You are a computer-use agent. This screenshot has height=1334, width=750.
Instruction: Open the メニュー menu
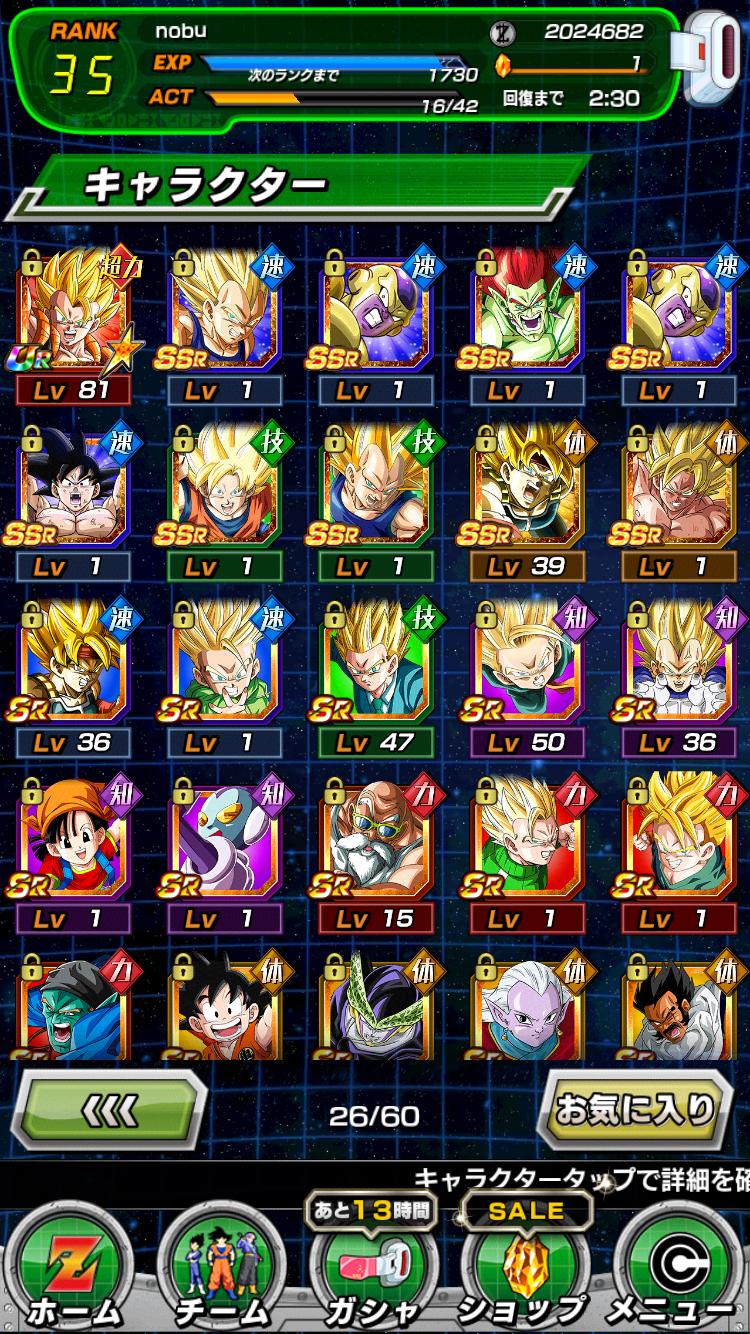click(x=674, y=1270)
